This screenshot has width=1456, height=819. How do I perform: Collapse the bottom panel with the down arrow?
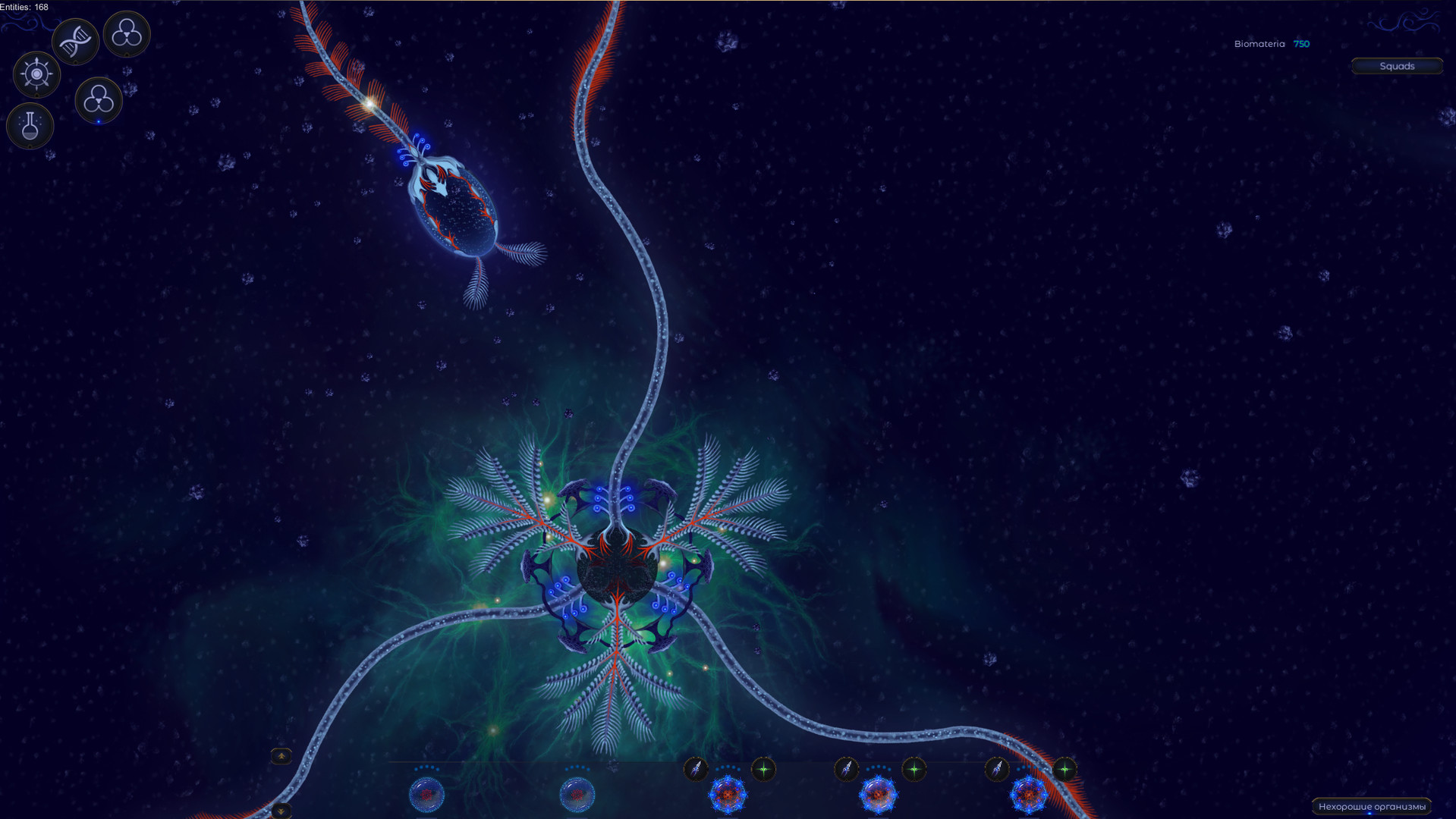(x=281, y=810)
